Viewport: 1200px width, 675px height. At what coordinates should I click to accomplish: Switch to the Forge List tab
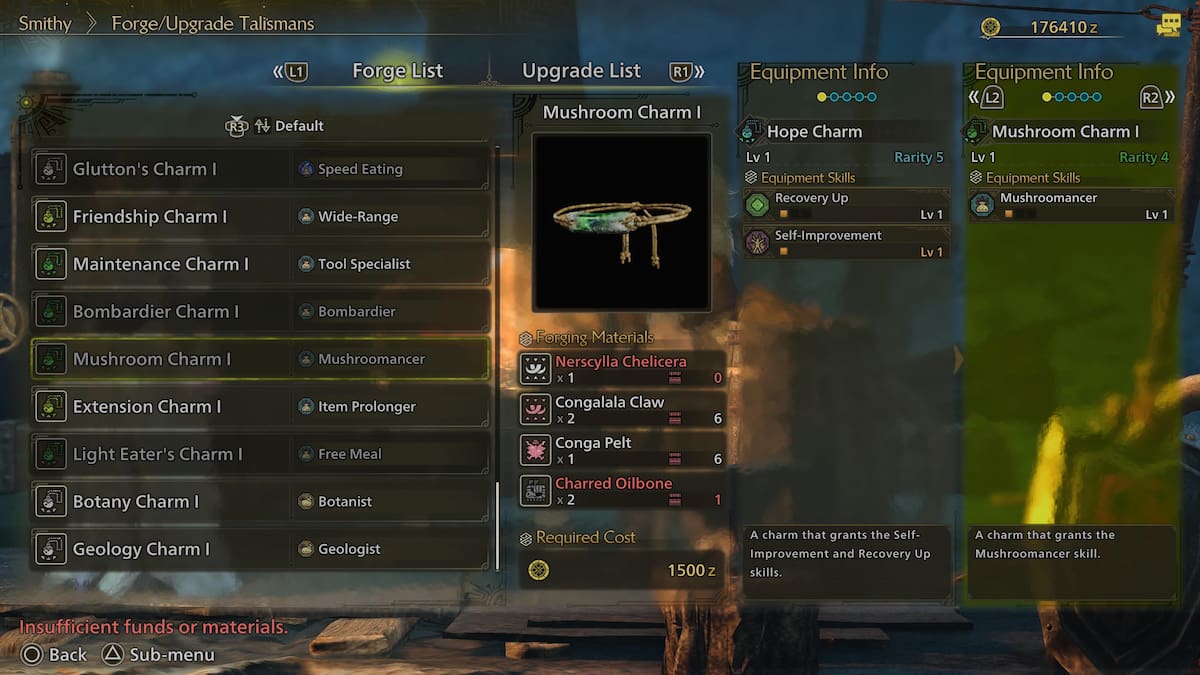(397, 71)
